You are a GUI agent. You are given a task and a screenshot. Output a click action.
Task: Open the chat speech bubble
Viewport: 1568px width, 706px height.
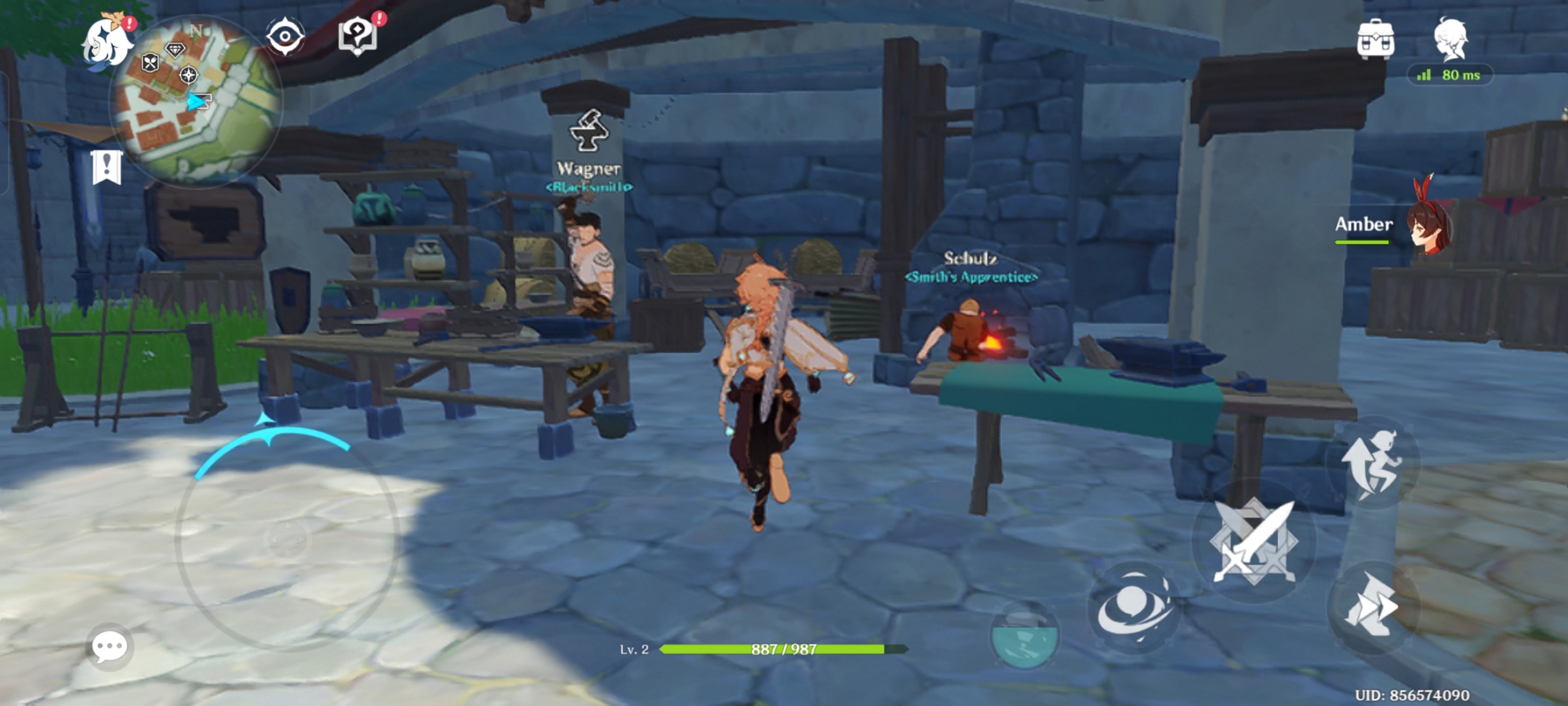point(109,646)
